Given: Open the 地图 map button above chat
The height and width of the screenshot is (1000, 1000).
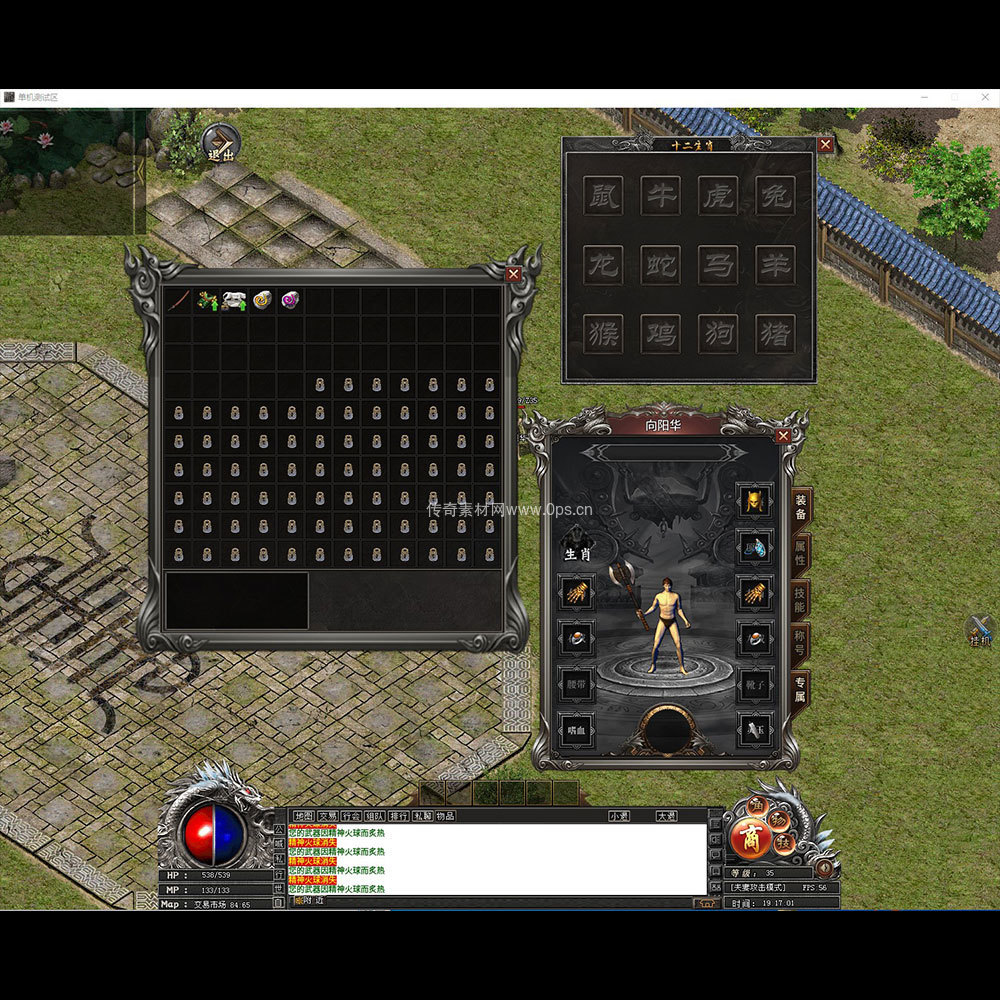Looking at the screenshot, I should tap(302, 816).
